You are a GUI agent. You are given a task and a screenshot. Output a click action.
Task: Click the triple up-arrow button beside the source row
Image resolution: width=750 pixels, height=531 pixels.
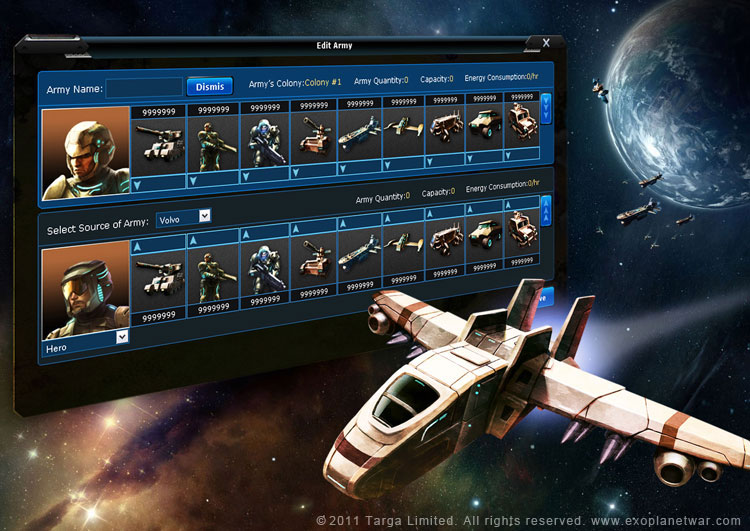click(x=545, y=209)
